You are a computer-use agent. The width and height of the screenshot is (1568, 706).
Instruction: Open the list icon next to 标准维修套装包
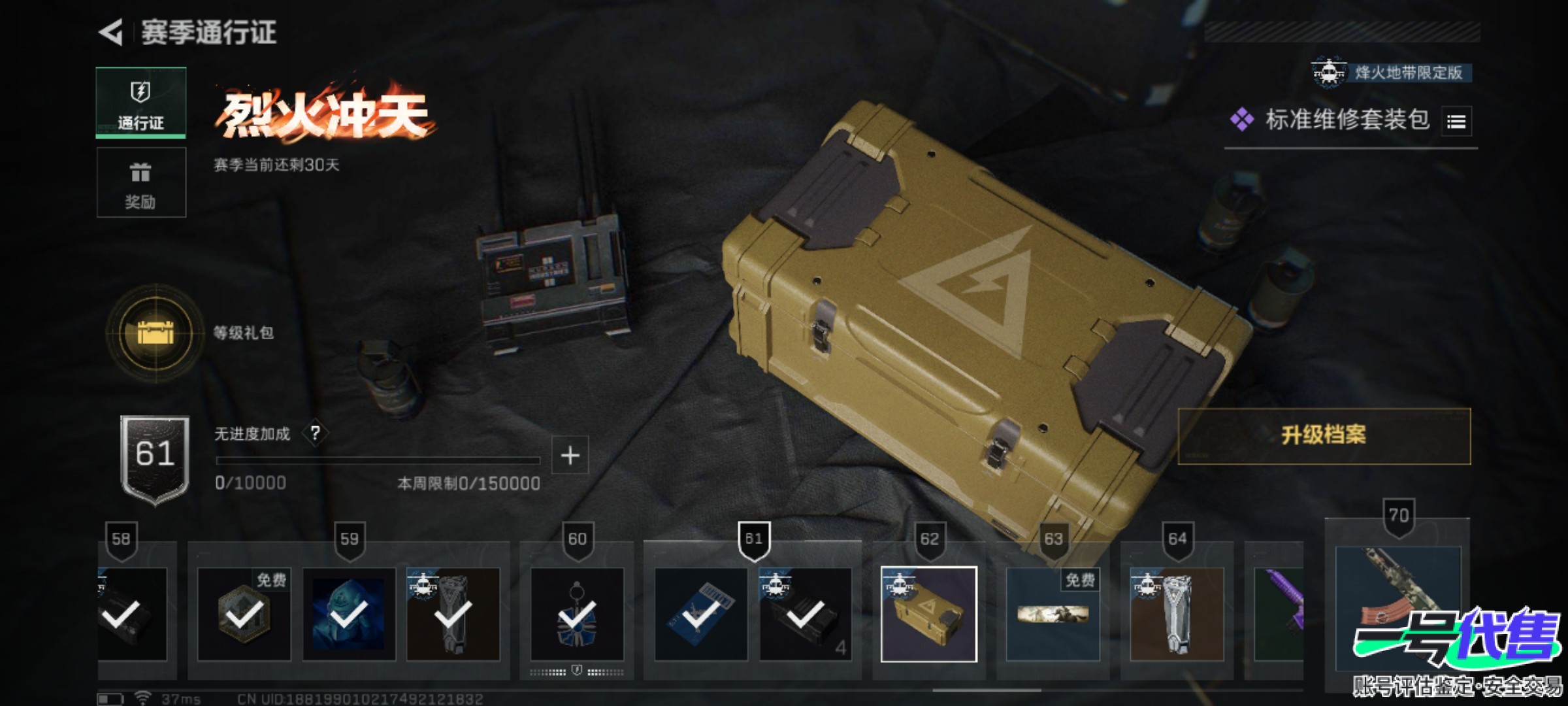(1456, 122)
